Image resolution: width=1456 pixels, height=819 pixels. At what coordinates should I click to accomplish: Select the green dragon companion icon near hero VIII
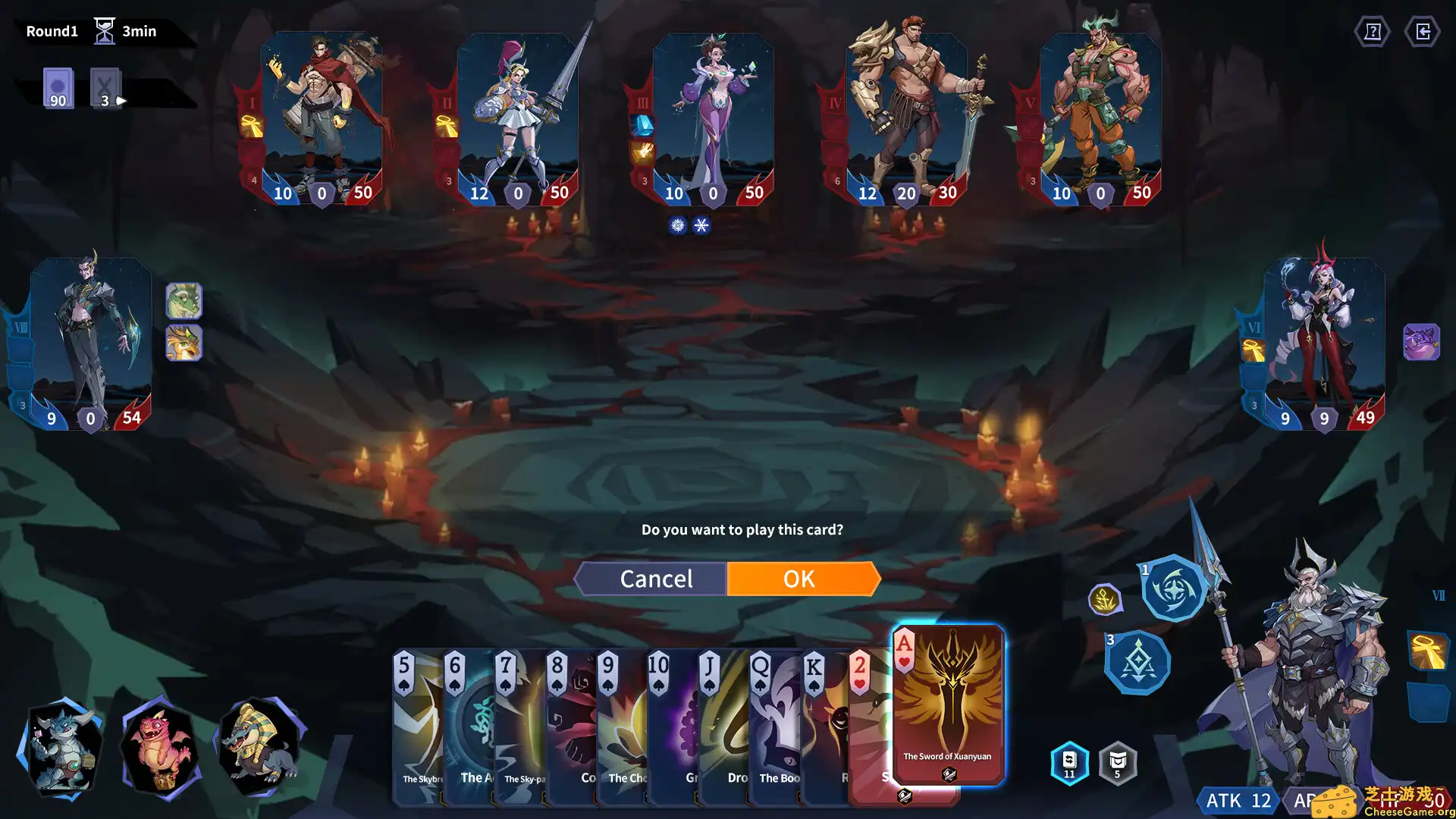(184, 300)
